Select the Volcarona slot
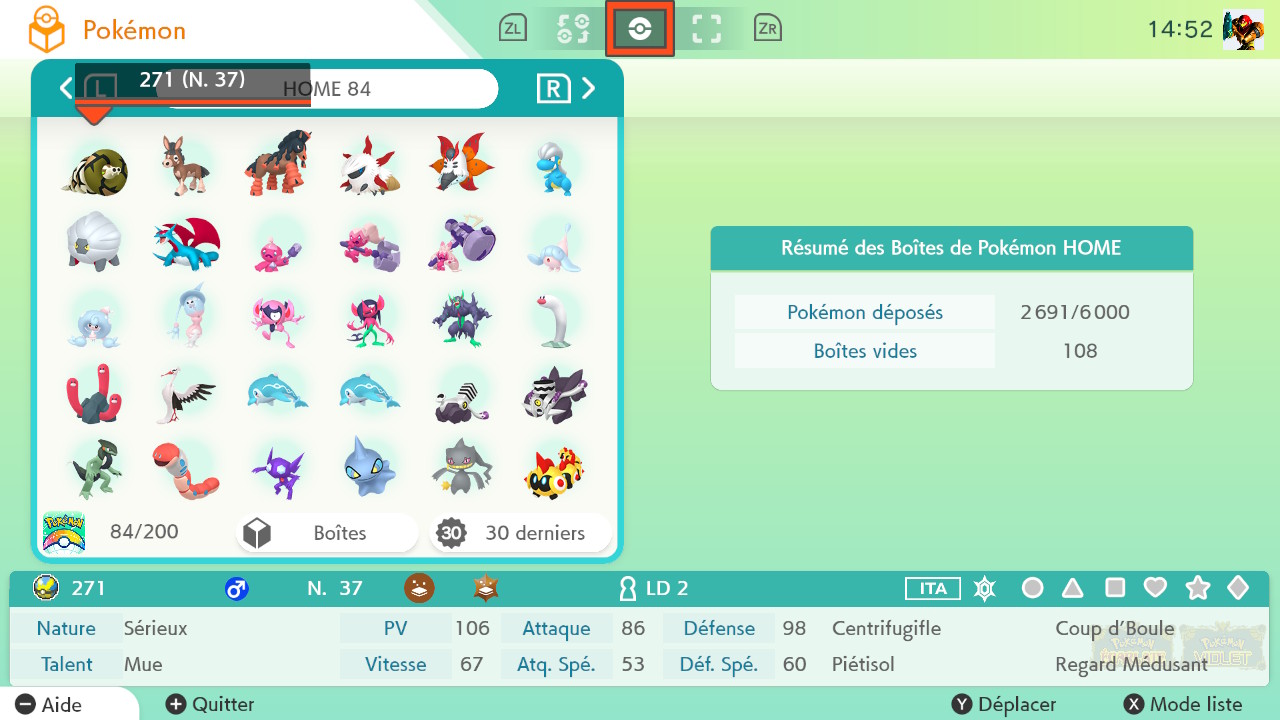1280x720 pixels. tap(460, 164)
